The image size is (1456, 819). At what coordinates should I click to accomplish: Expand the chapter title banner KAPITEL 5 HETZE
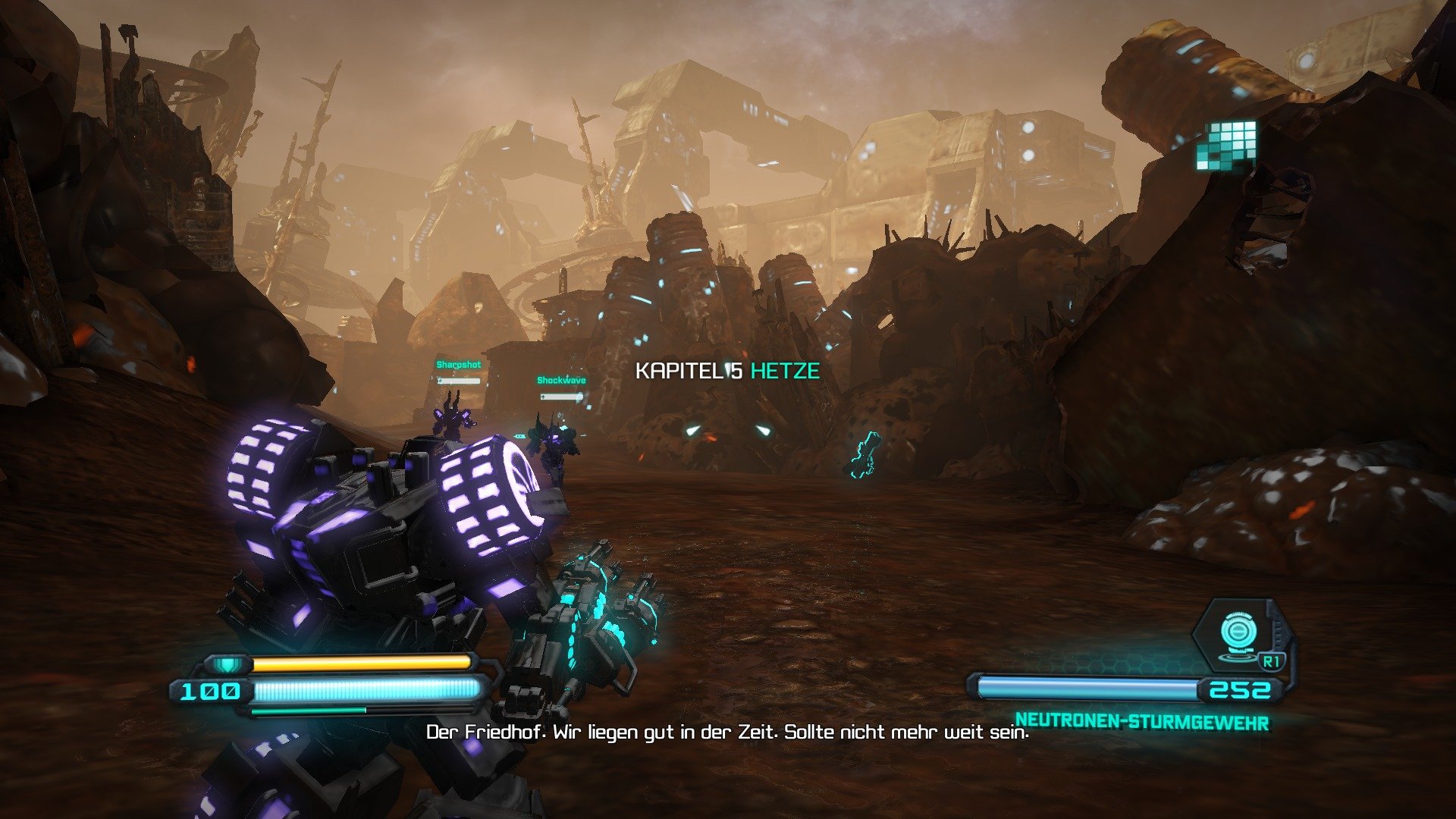coord(728,371)
